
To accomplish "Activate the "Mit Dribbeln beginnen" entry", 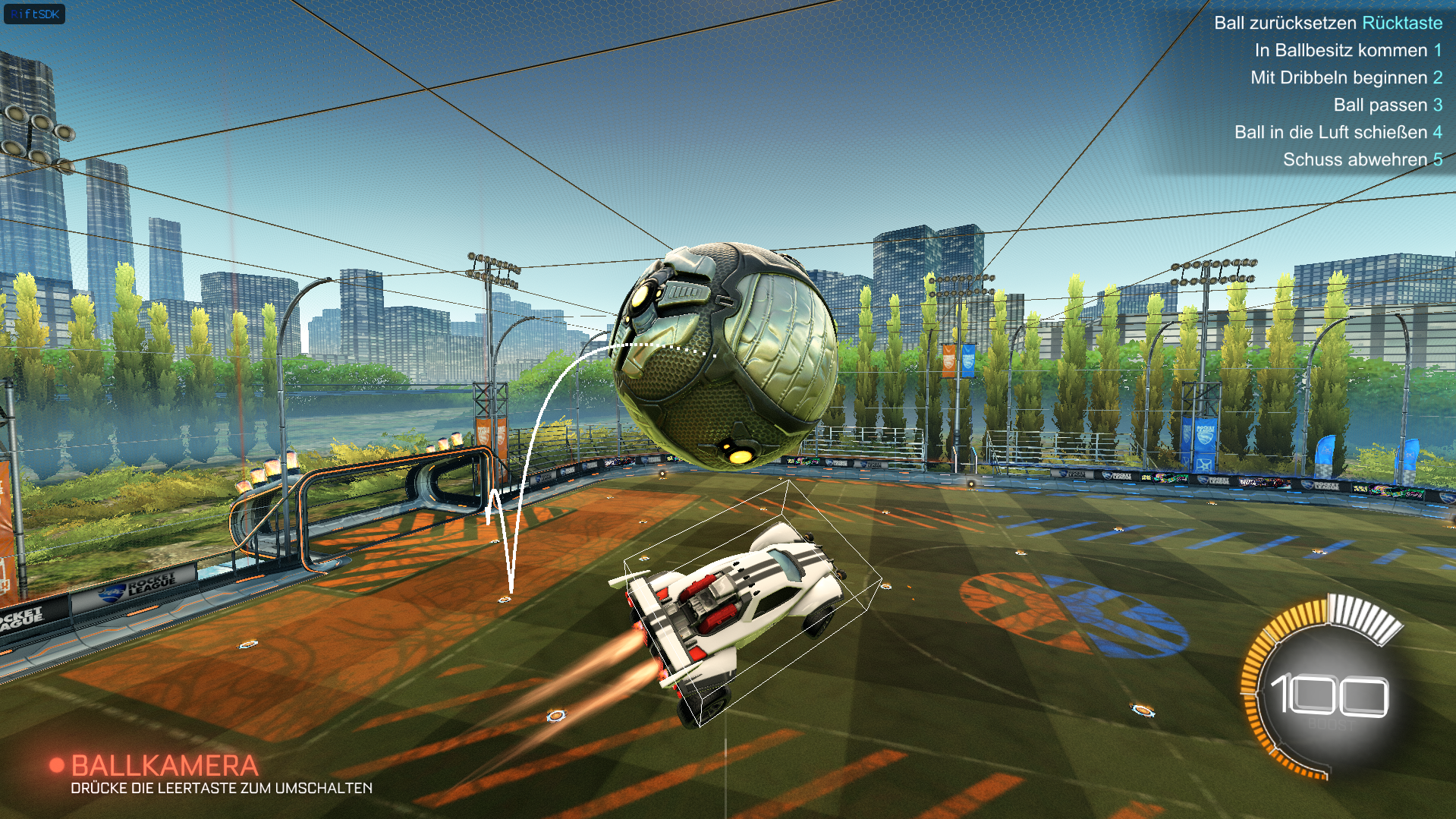I will (x=1345, y=77).
